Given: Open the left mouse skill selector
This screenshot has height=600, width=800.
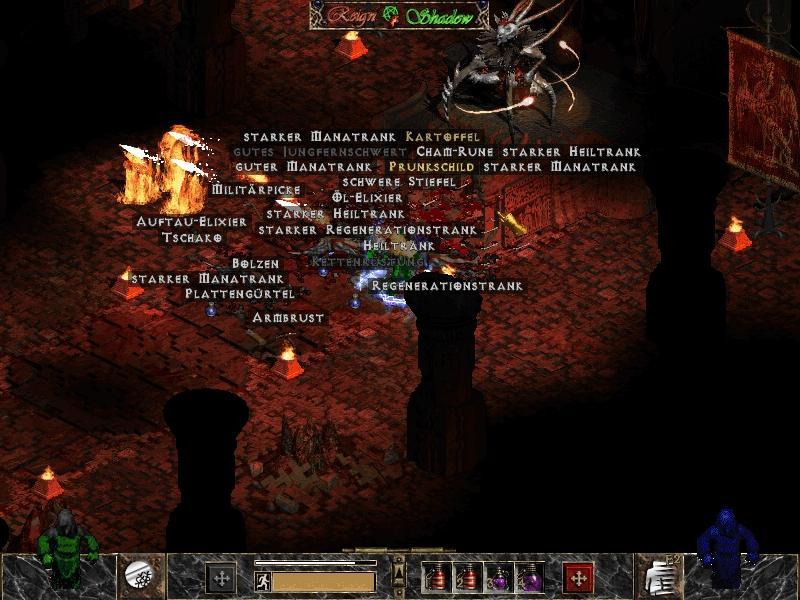Looking at the screenshot, I should click(221, 577).
